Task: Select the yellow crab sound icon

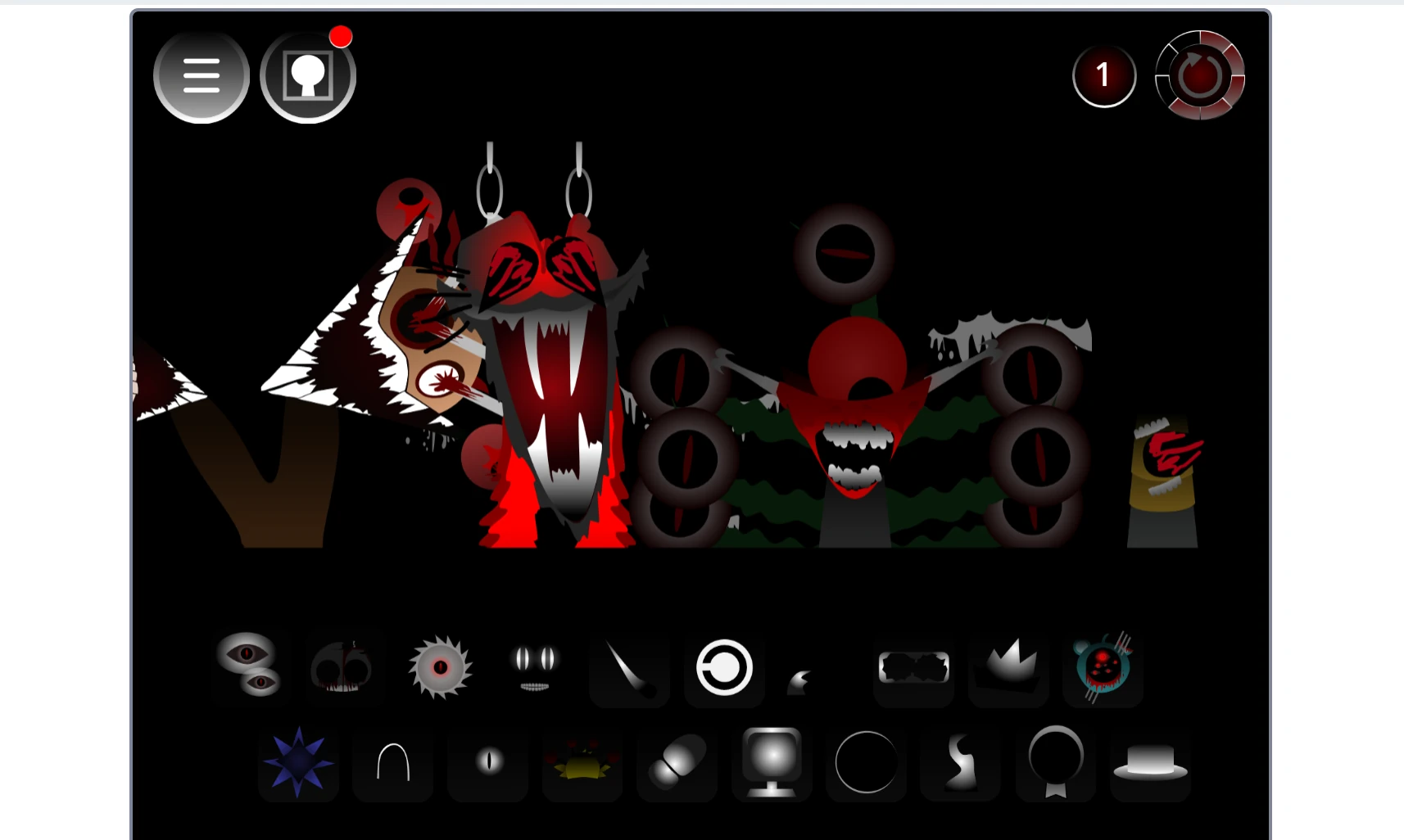Action: click(x=582, y=764)
